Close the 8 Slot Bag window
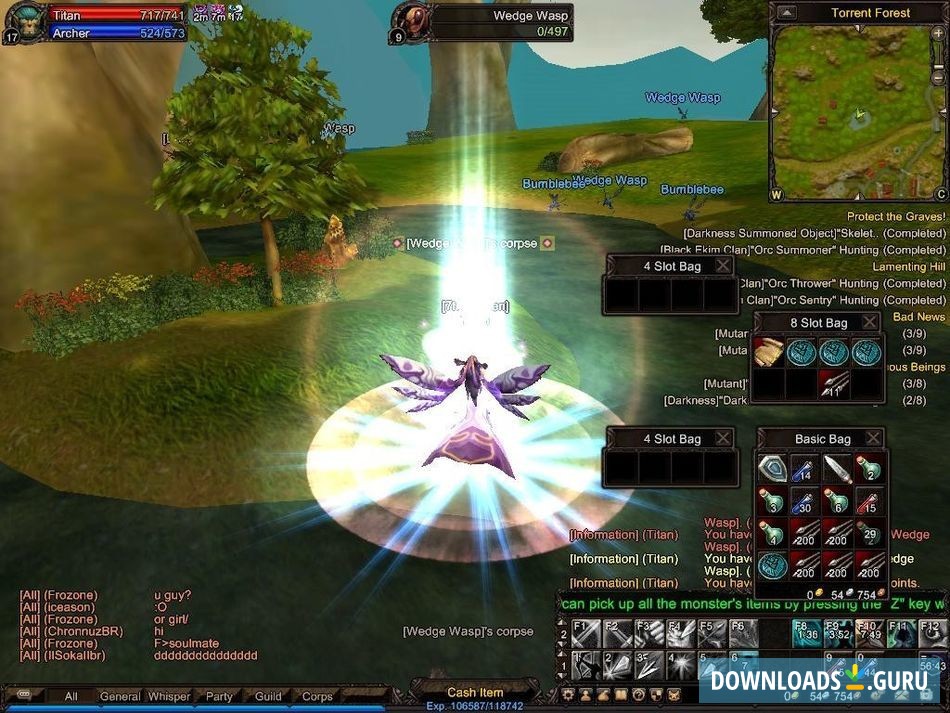 pyautogui.click(x=870, y=322)
